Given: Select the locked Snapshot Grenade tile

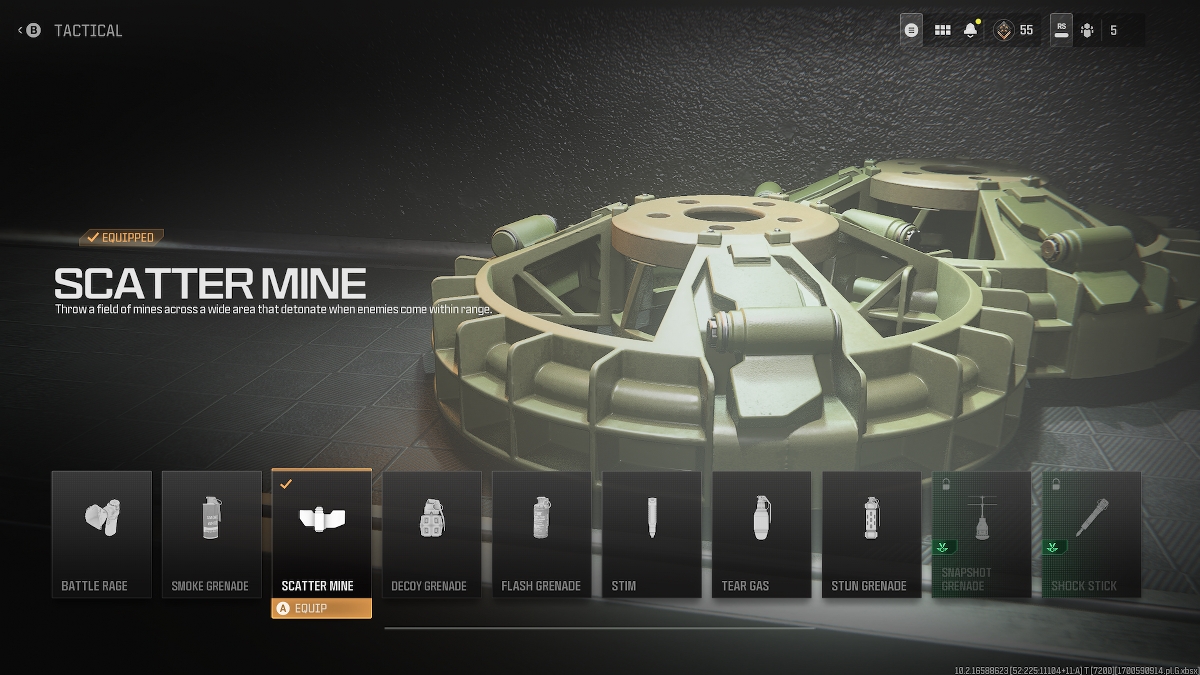Looking at the screenshot, I should click(x=982, y=534).
